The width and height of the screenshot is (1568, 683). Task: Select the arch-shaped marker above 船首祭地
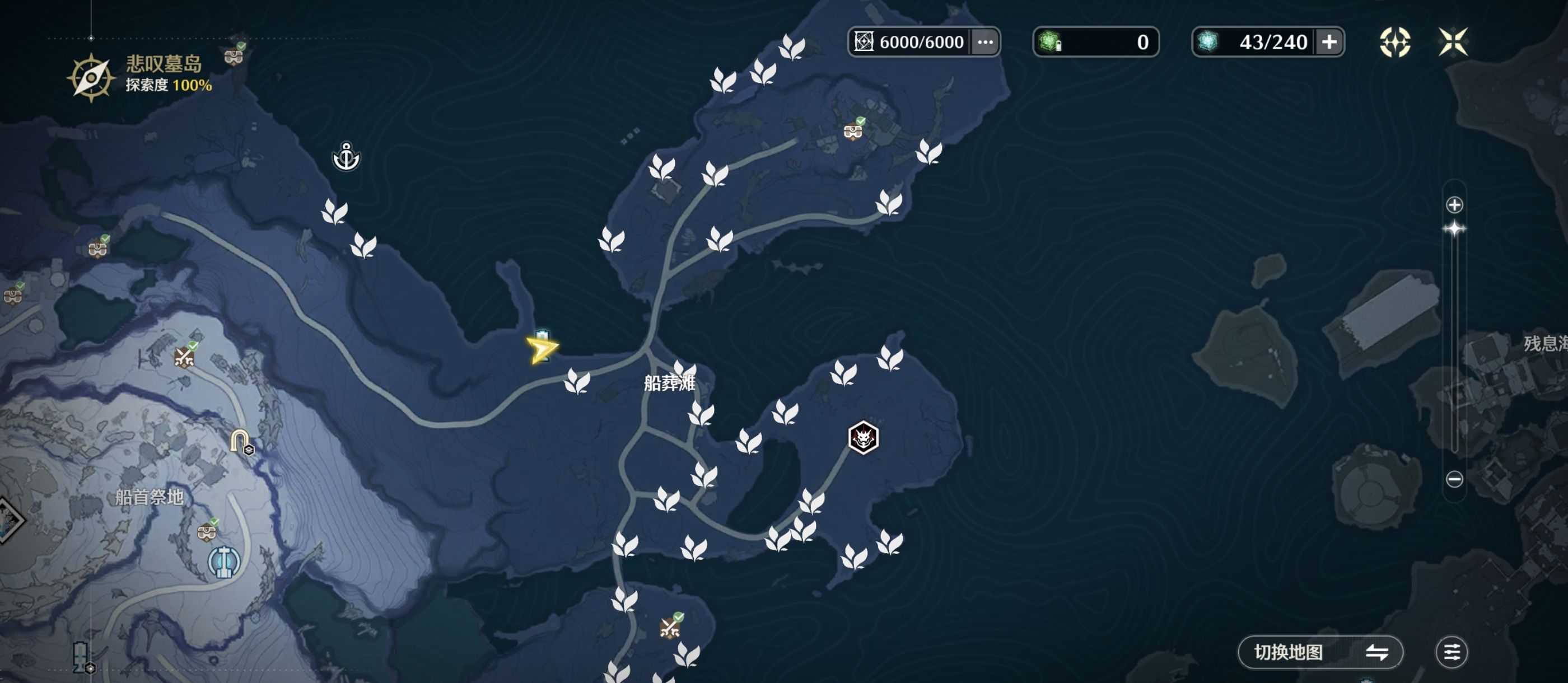coord(240,439)
